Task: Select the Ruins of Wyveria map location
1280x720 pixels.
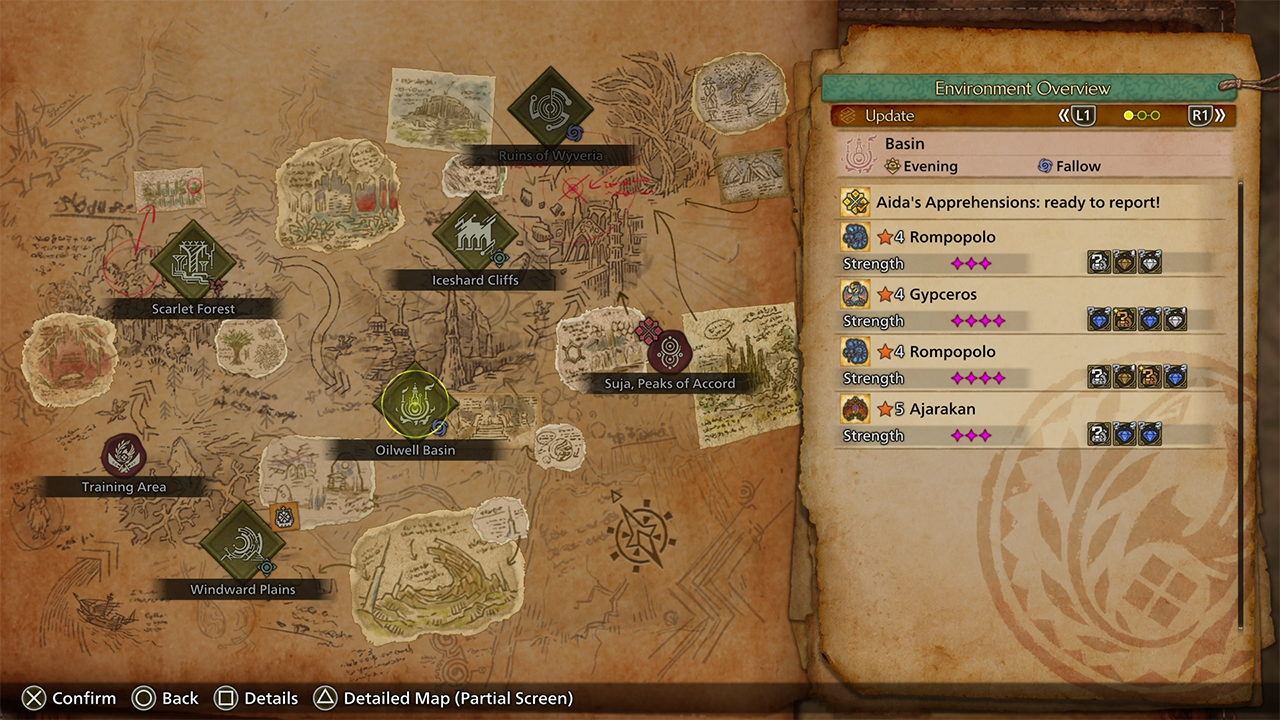Action: click(550, 109)
